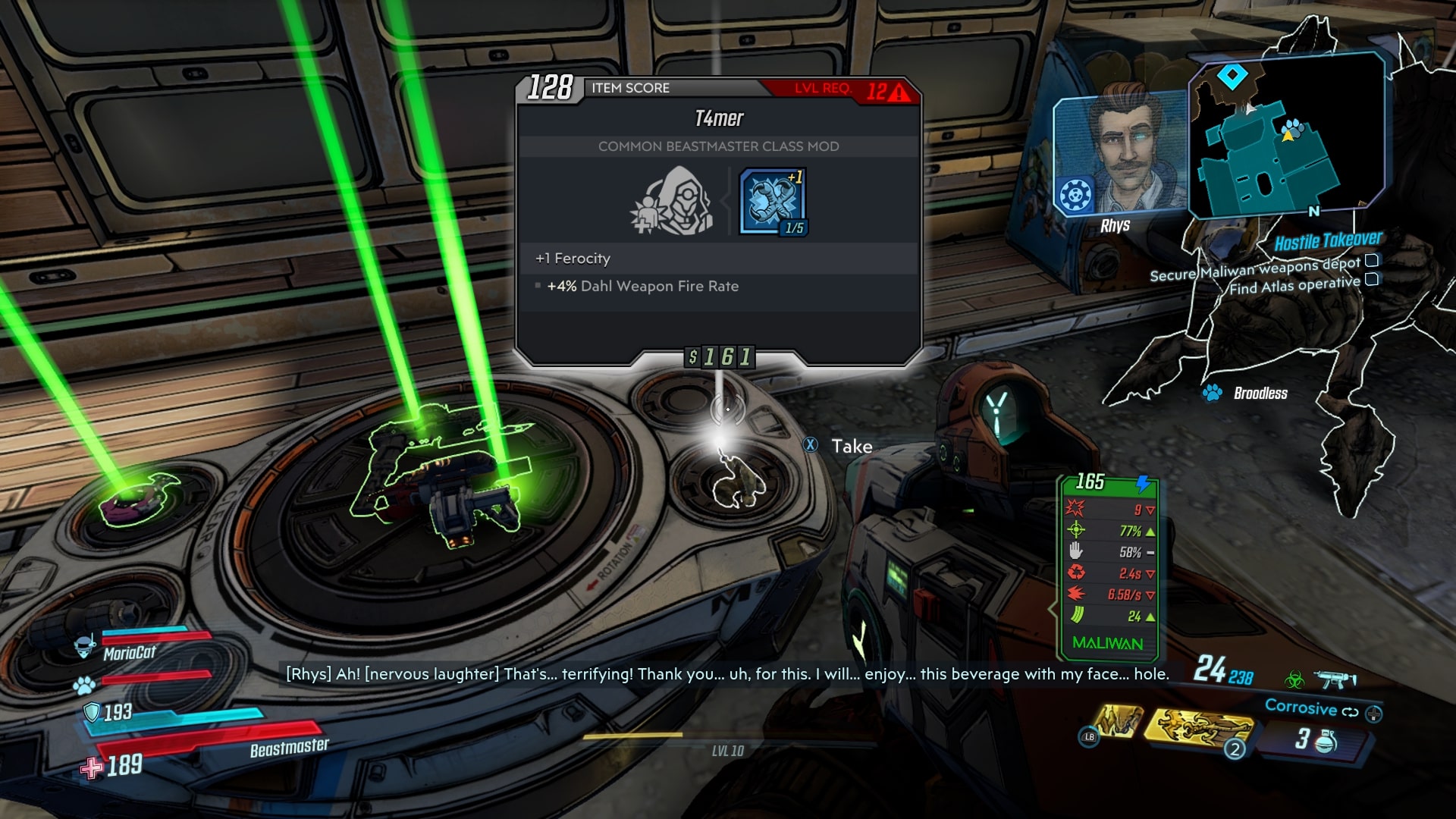The height and width of the screenshot is (819, 1456).
Task: Click the Beastmaster class mod hooded icon
Action: point(673,201)
